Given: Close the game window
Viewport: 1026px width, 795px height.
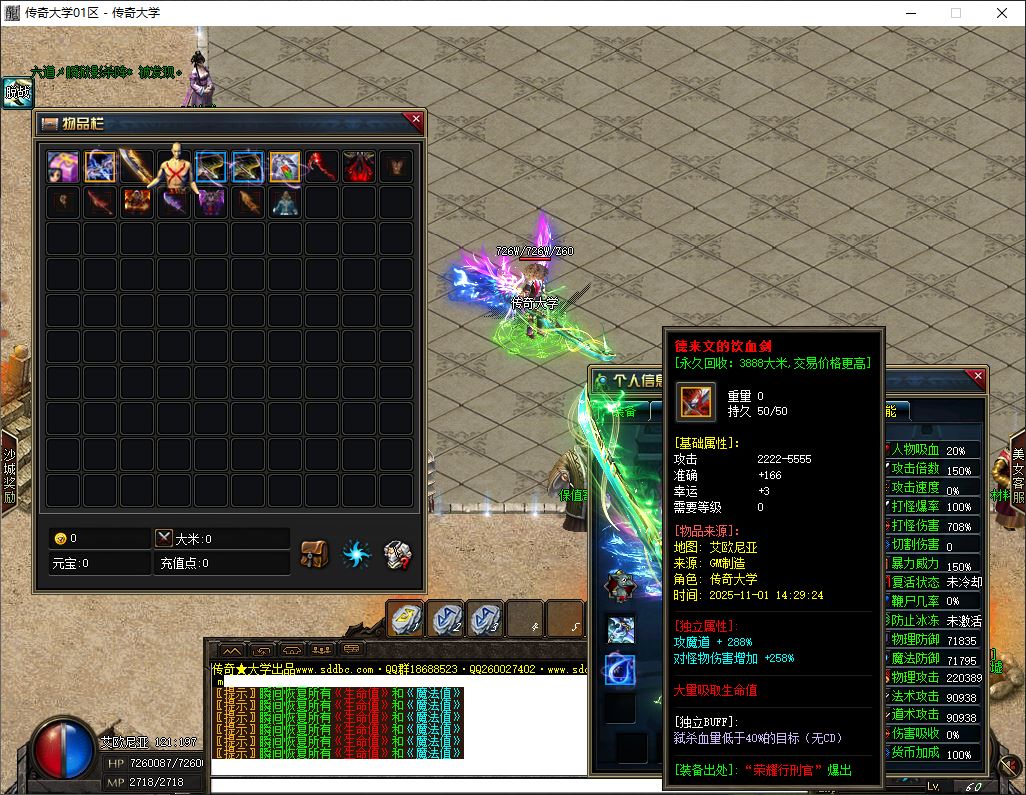Looking at the screenshot, I should 1001,14.
